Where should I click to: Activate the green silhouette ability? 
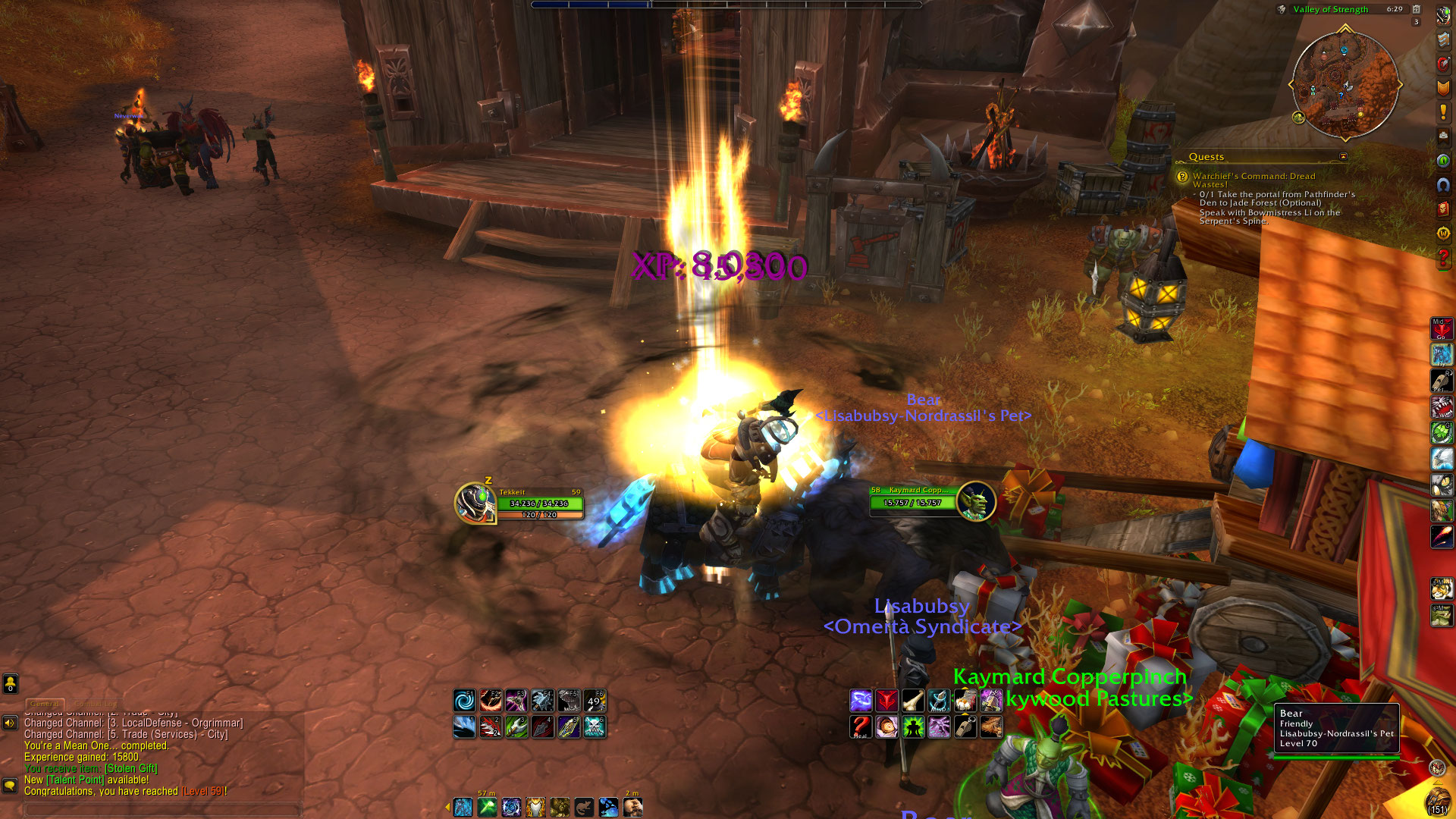[912, 726]
